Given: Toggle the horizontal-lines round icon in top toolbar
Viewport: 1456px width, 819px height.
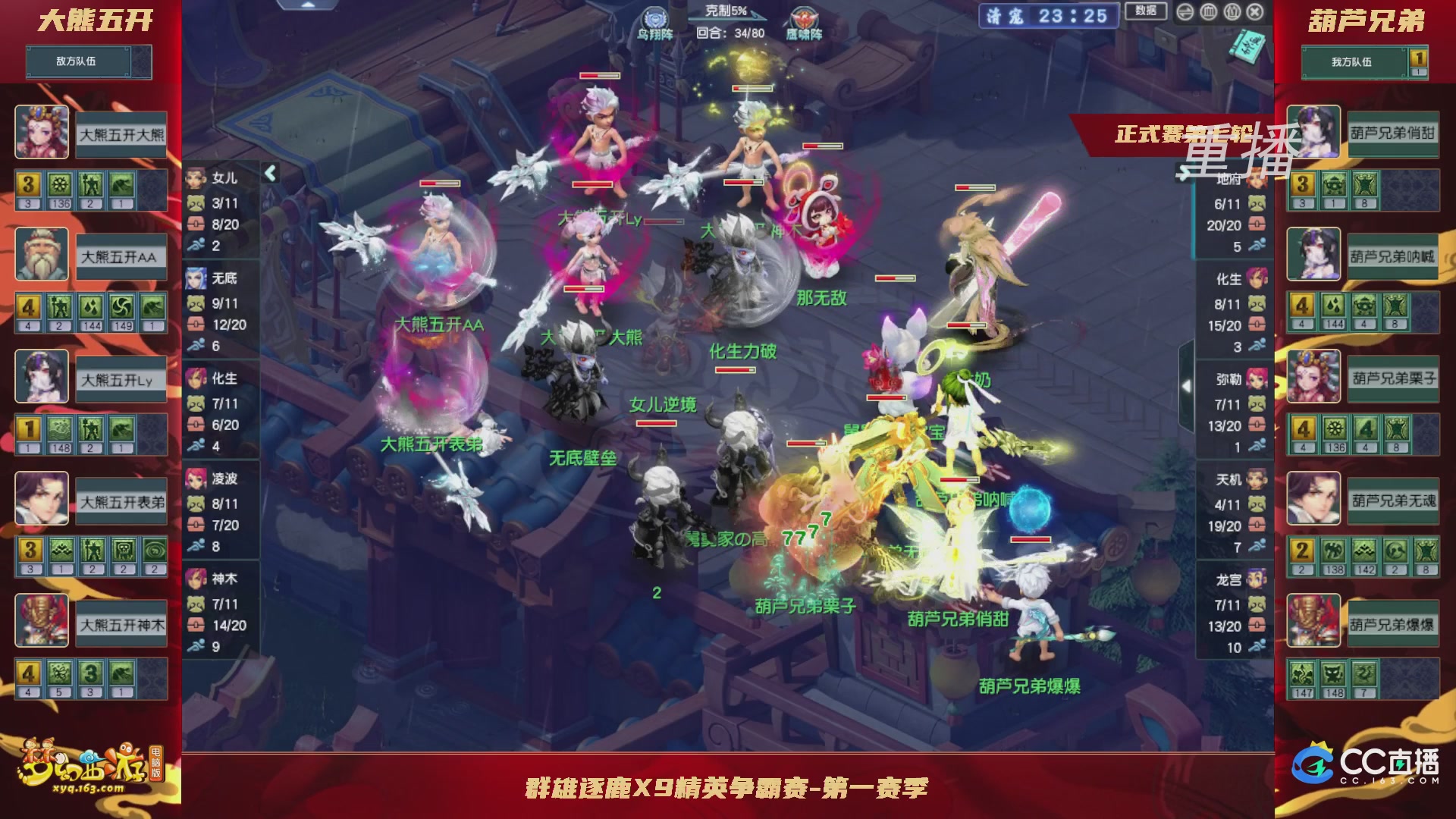Looking at the screenshot, I should 1184,13.
